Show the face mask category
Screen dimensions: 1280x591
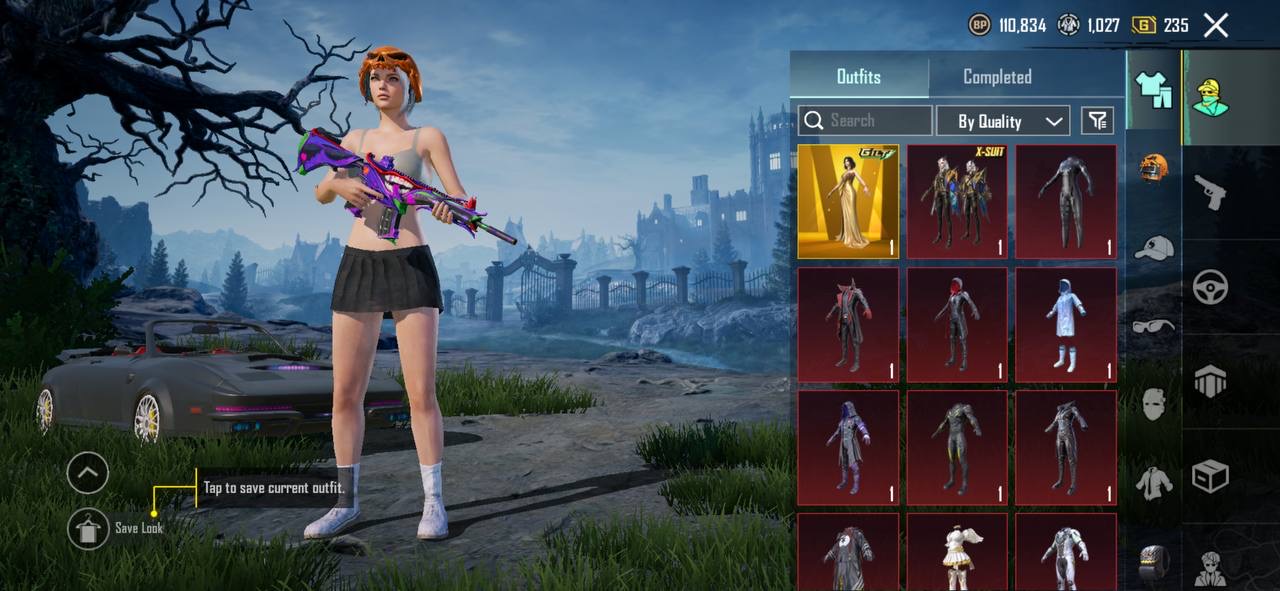point(1154,404)
